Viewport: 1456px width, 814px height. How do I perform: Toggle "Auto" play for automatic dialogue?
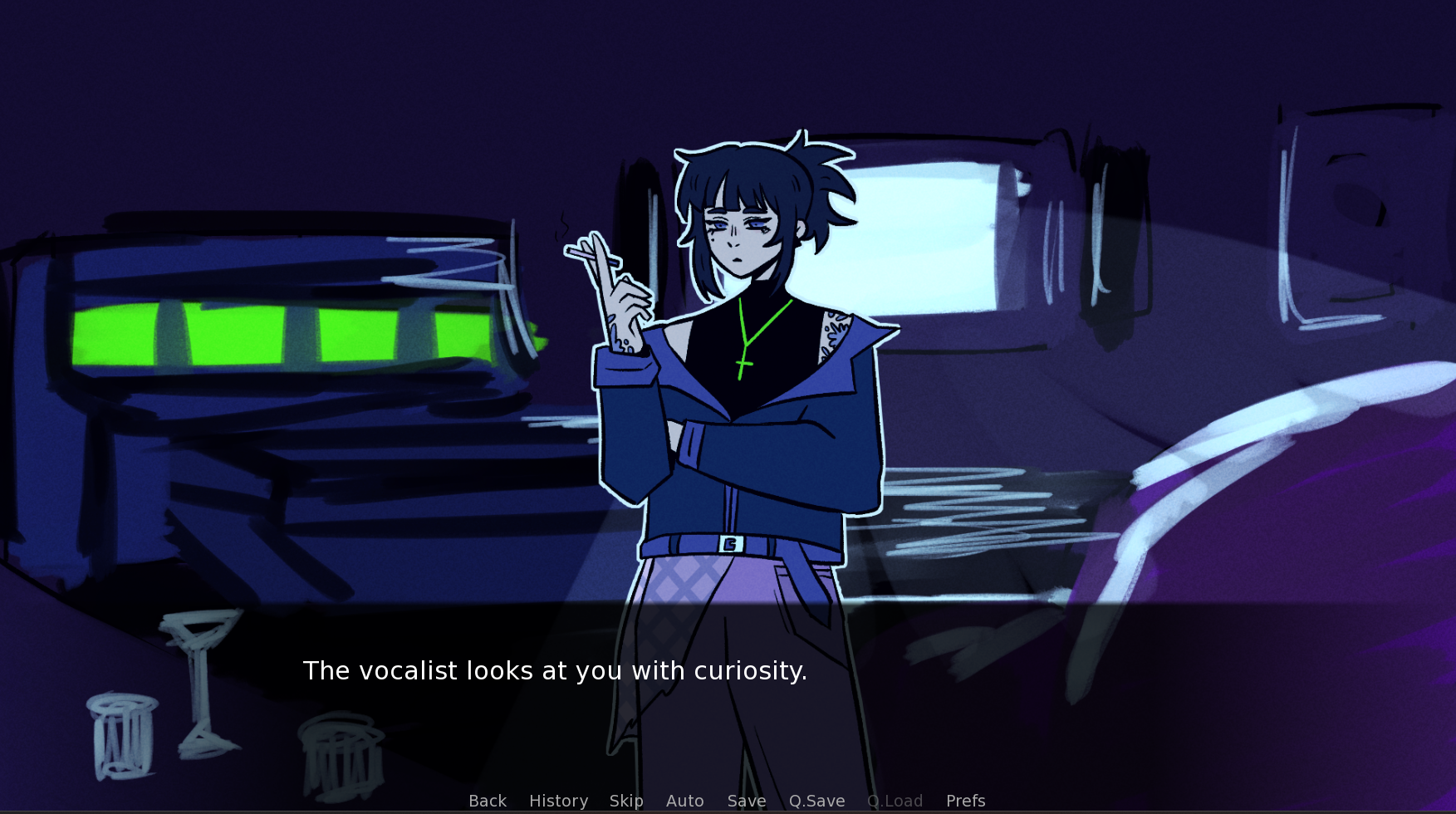[684, 801]
